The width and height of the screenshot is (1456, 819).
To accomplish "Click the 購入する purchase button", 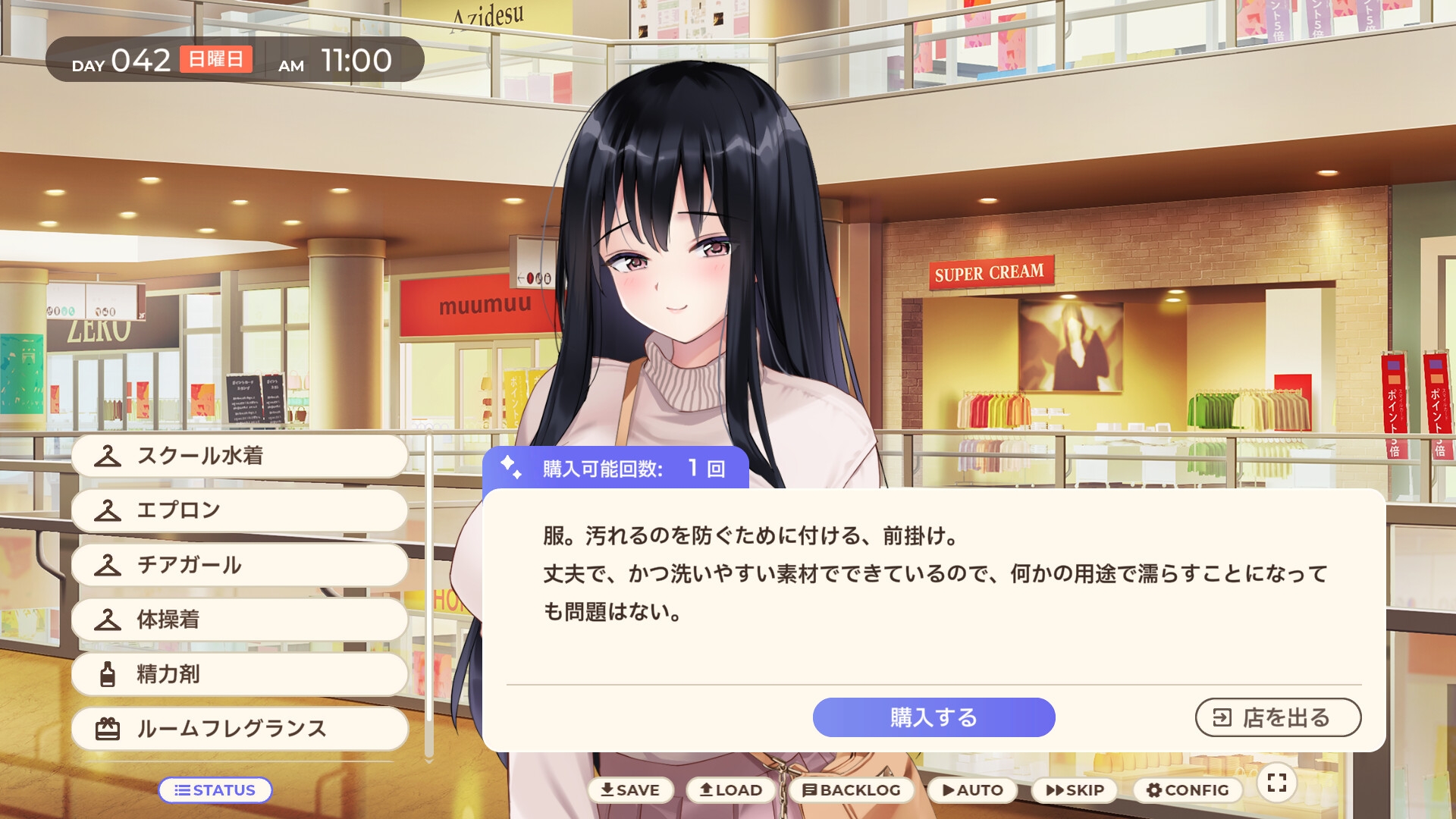I will tap(934, 717).
